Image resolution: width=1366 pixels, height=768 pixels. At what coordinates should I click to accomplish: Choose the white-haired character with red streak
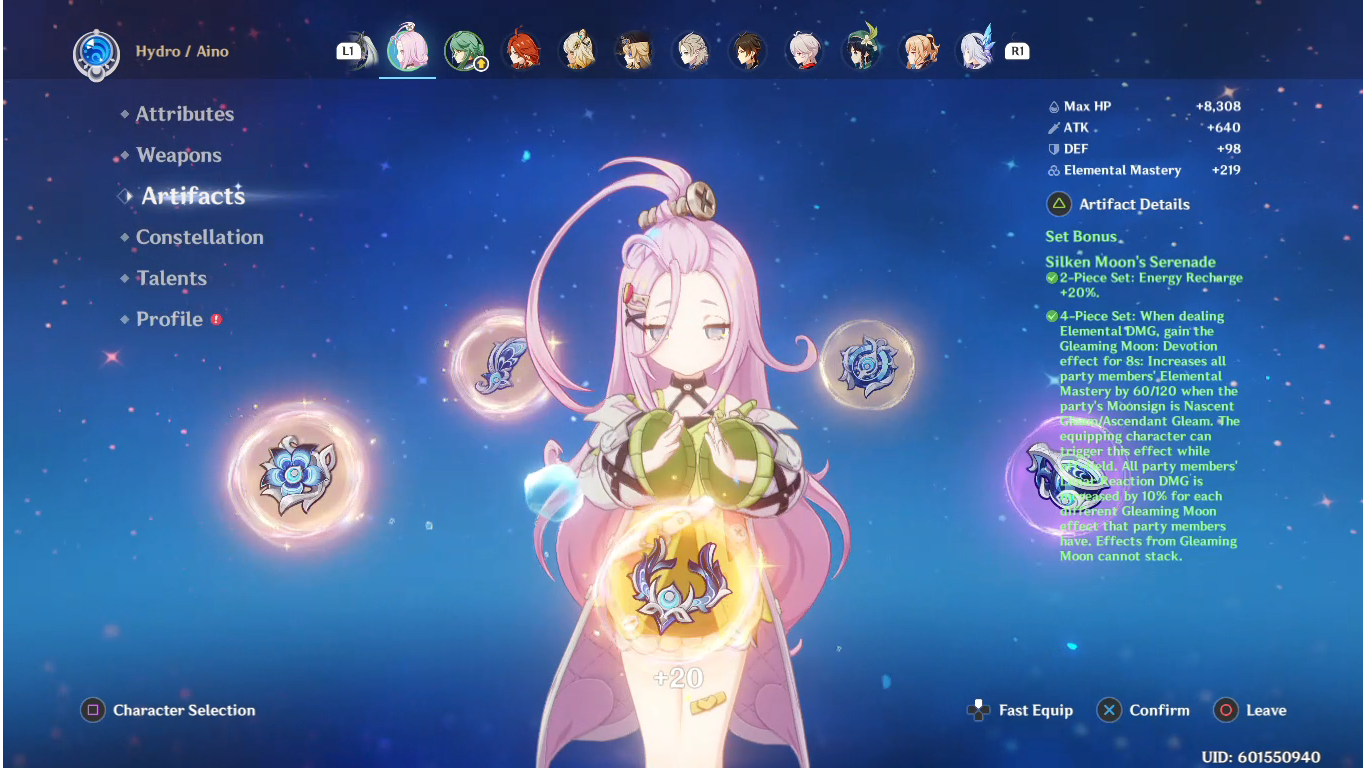click(805, 51)
